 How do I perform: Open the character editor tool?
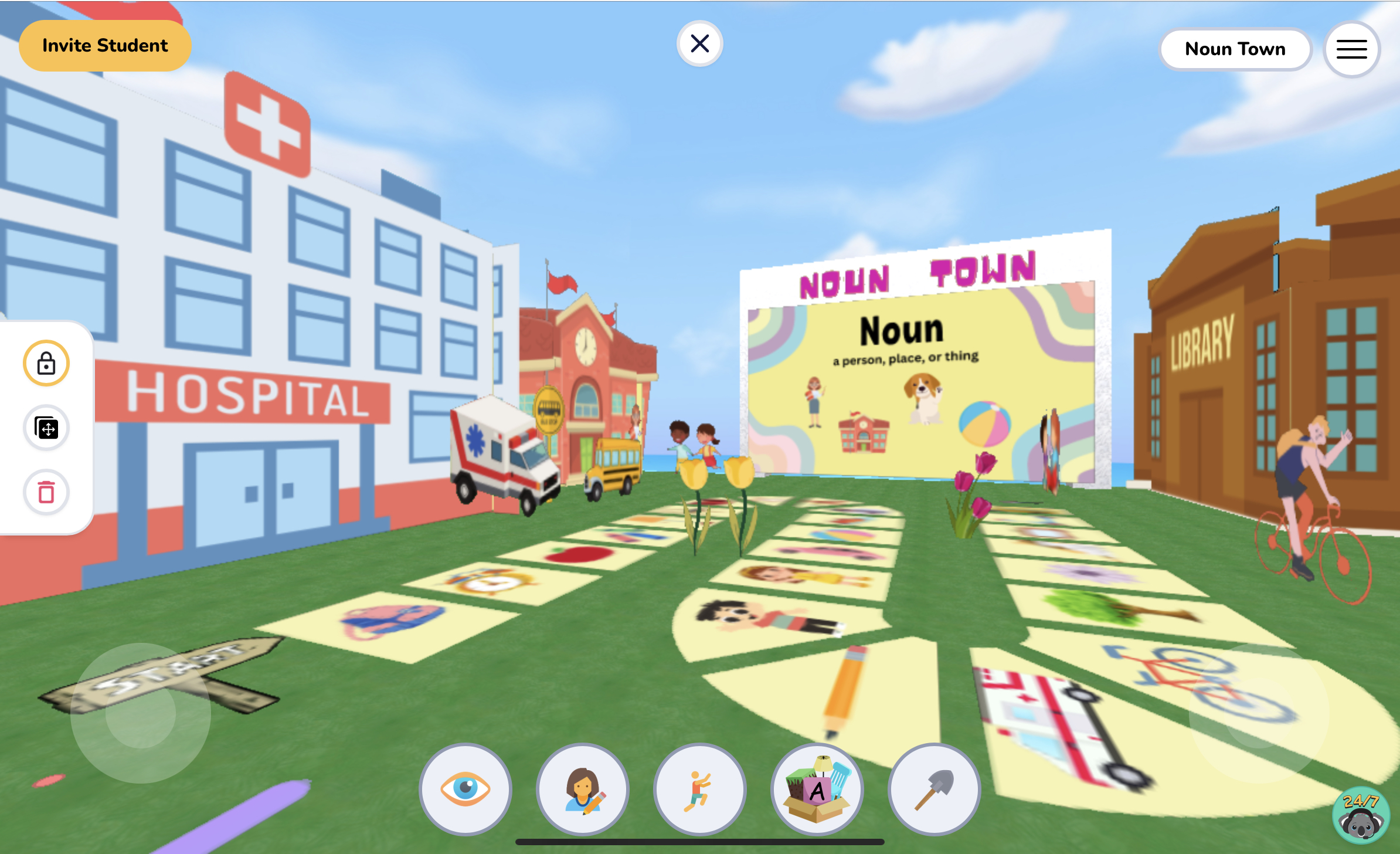582,790
